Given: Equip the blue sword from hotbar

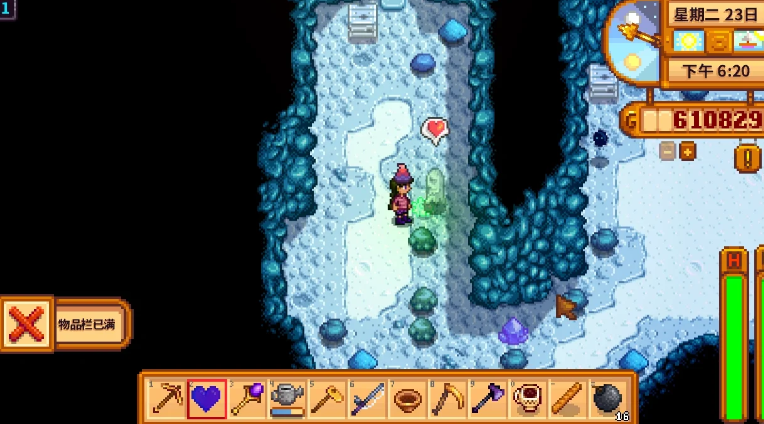Looking at the screenshot, I should (x=366, y=399).
